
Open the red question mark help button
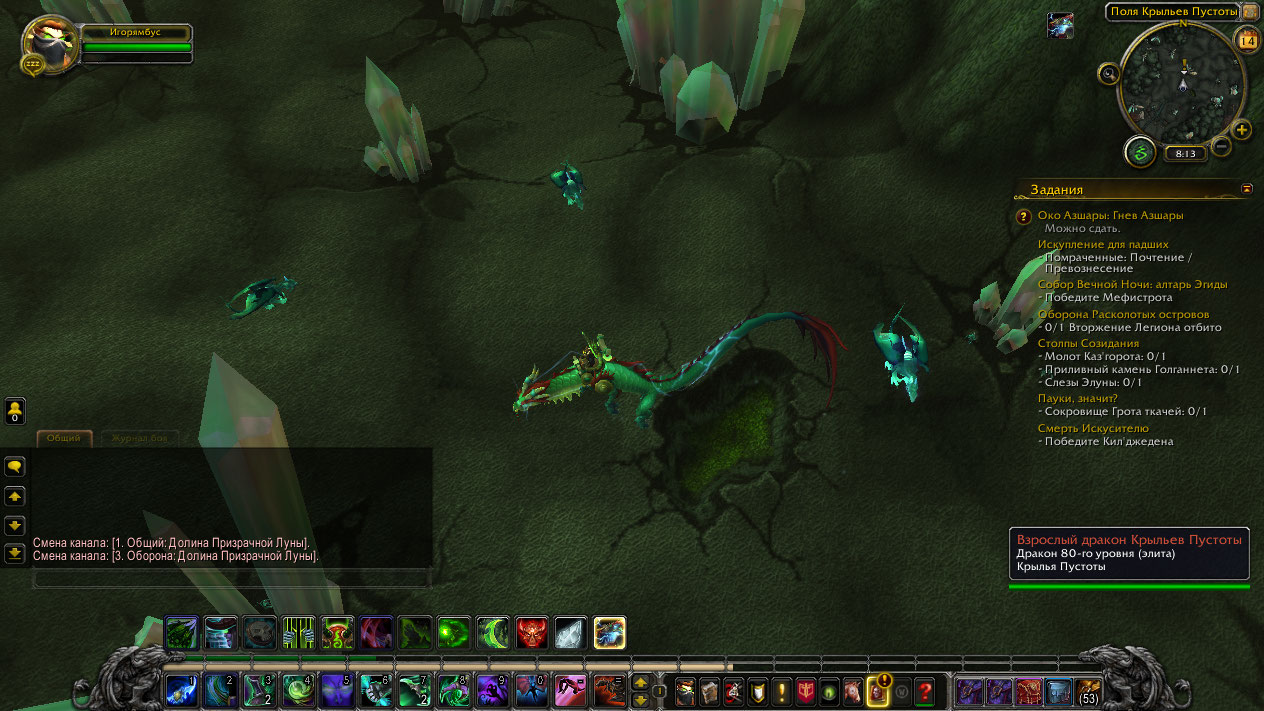point(925,690)
